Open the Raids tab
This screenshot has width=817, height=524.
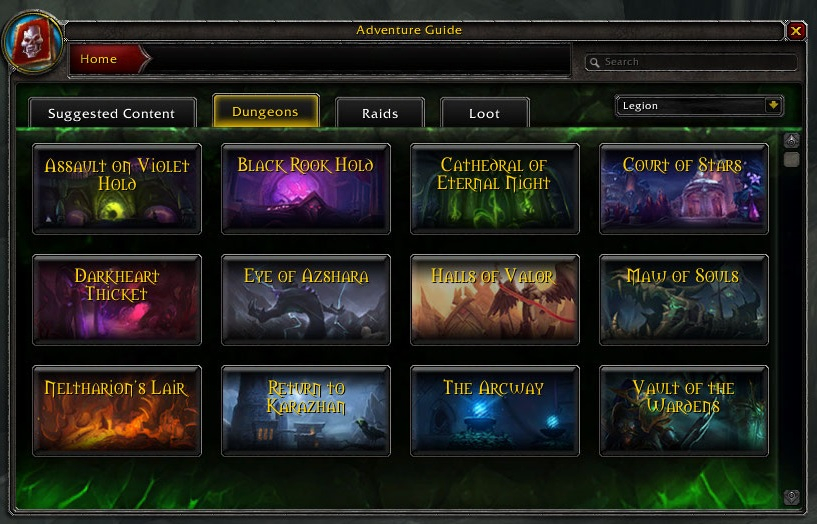click(x=380, y=114)
